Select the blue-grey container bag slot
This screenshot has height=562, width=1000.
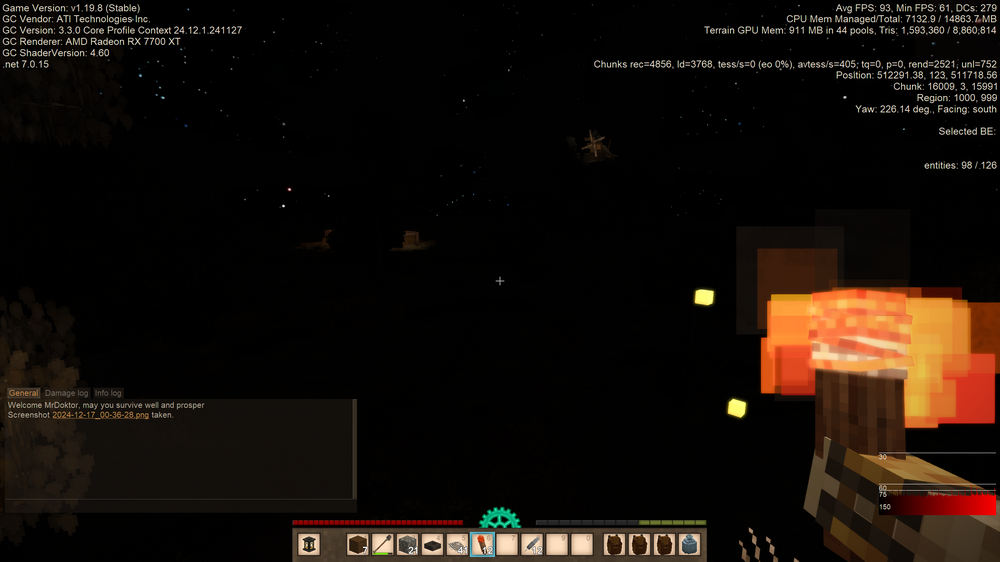689,544
